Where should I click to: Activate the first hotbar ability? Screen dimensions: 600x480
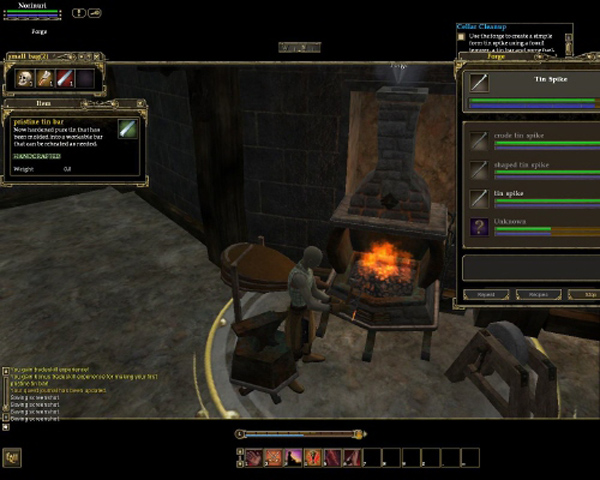pos(253,458)
